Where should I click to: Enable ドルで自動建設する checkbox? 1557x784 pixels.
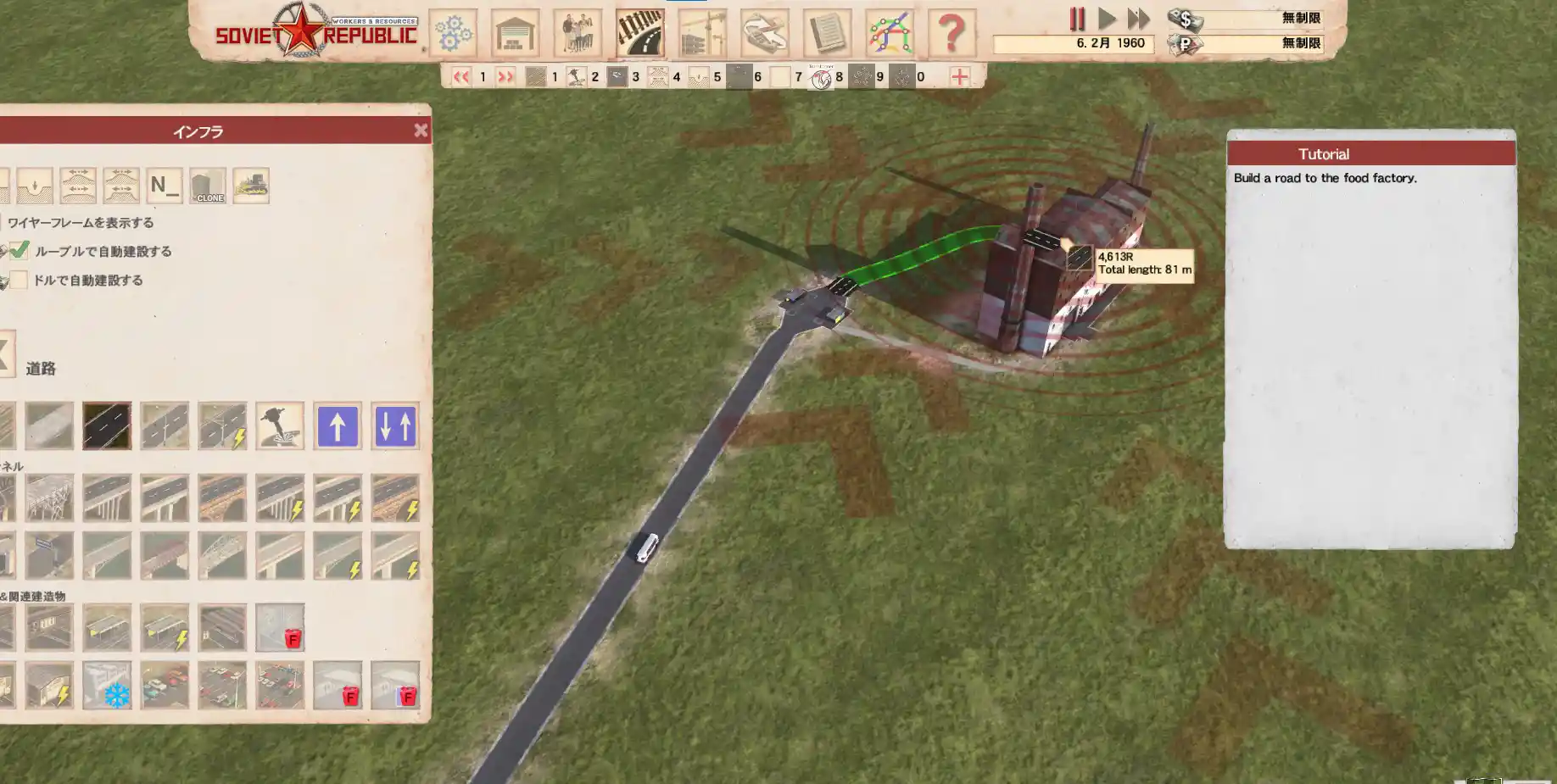[20, 280]
